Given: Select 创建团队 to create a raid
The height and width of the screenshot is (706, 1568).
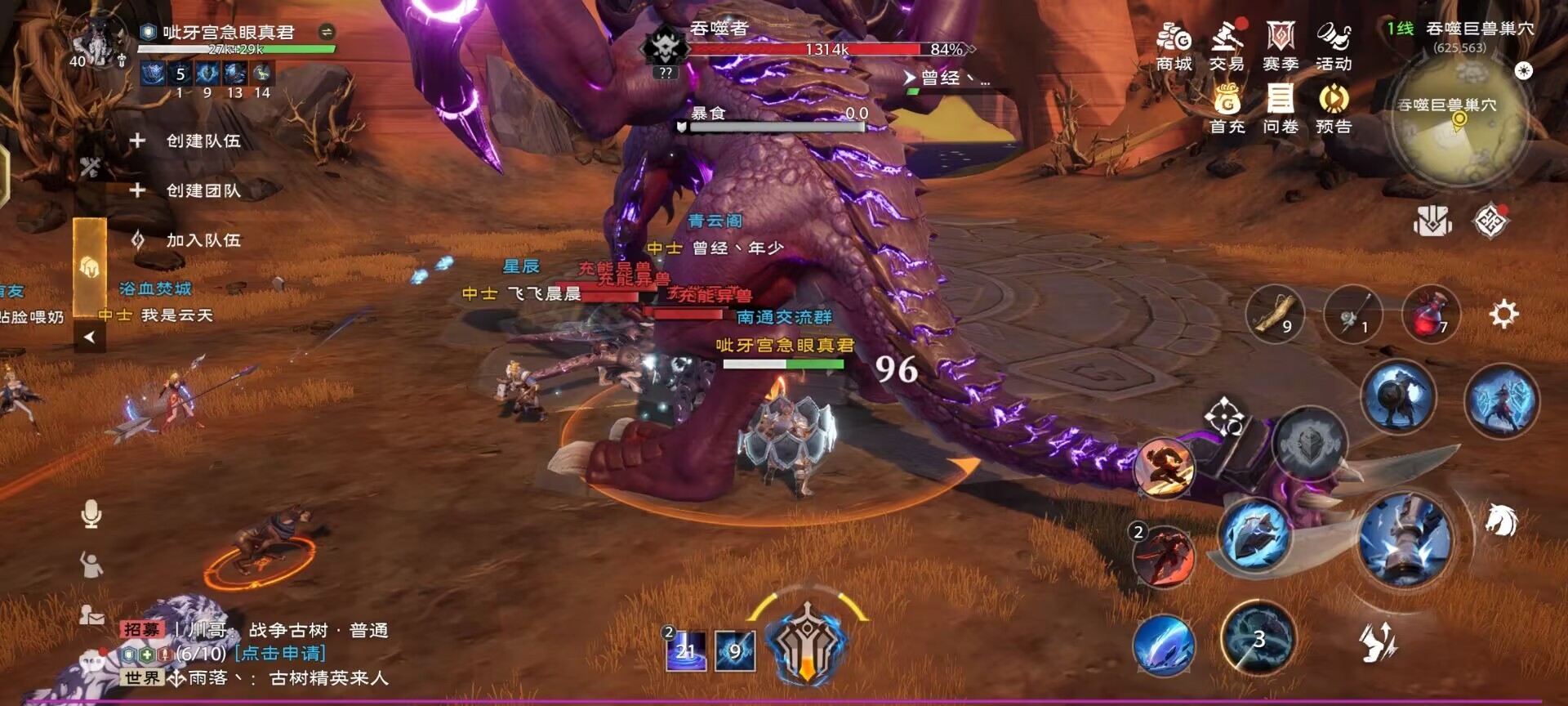Looking at the screenshot, I should (x=186, y=190).
